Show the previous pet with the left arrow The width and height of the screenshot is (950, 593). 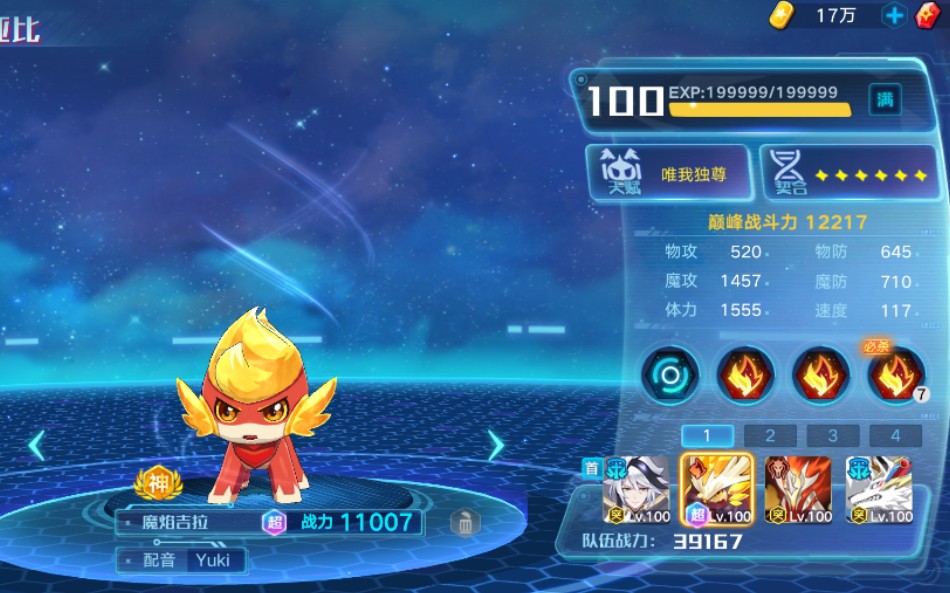pyautogui.click(x=37, y=445)
